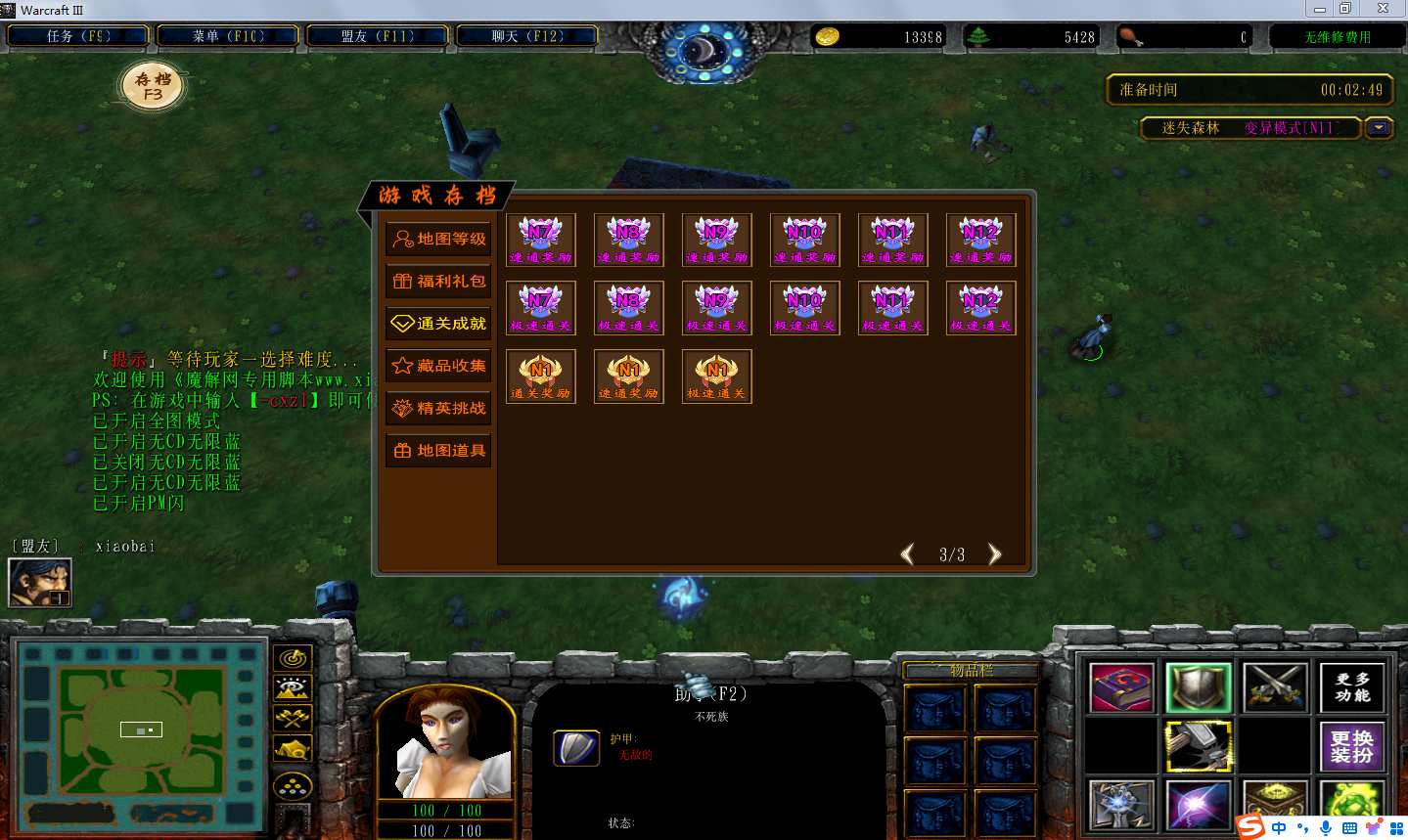1408x840 pixels.
Task: Switch to the 地图等级 tab
Action: tap(438, 239)
